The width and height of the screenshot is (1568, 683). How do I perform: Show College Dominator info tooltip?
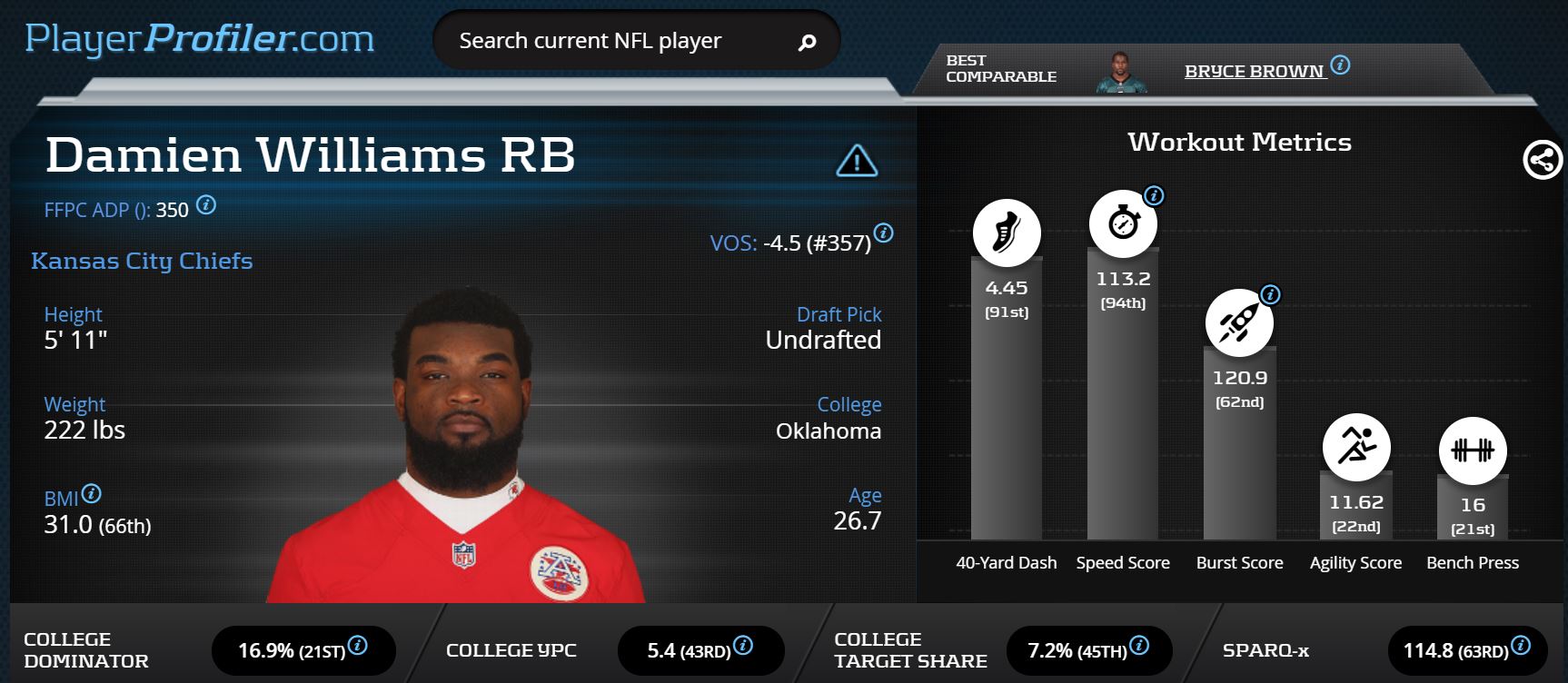point(358,645)
